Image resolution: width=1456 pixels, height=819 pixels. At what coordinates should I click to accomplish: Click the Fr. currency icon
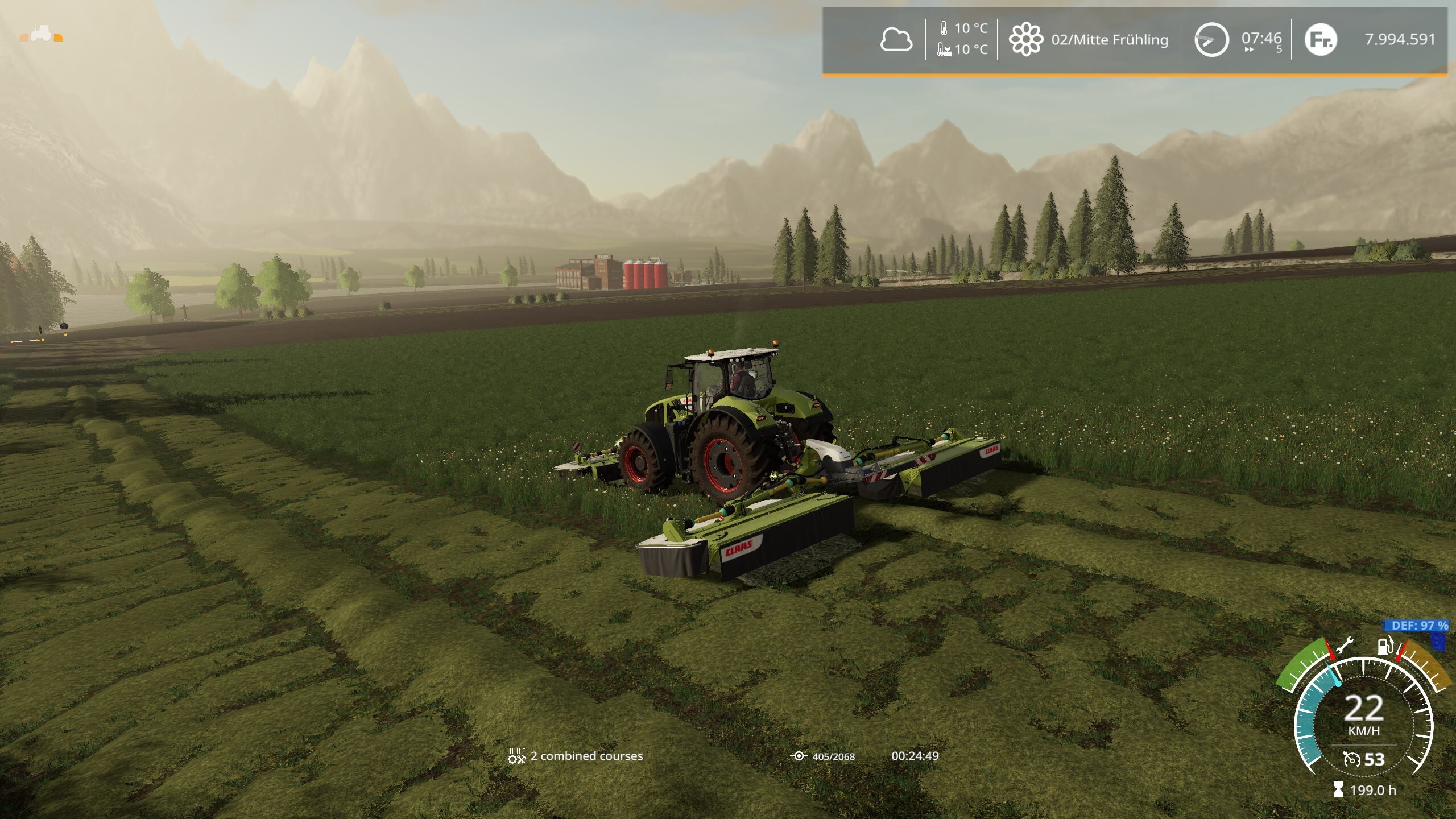pyautogui.click(x=1319, y=39)
